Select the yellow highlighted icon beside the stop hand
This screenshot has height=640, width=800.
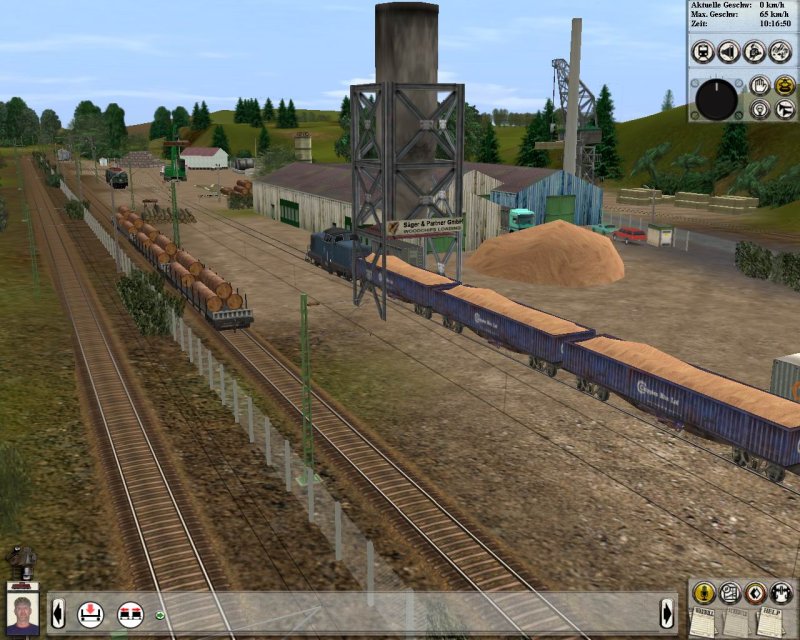pyautogui.click(x=784, y=86)
